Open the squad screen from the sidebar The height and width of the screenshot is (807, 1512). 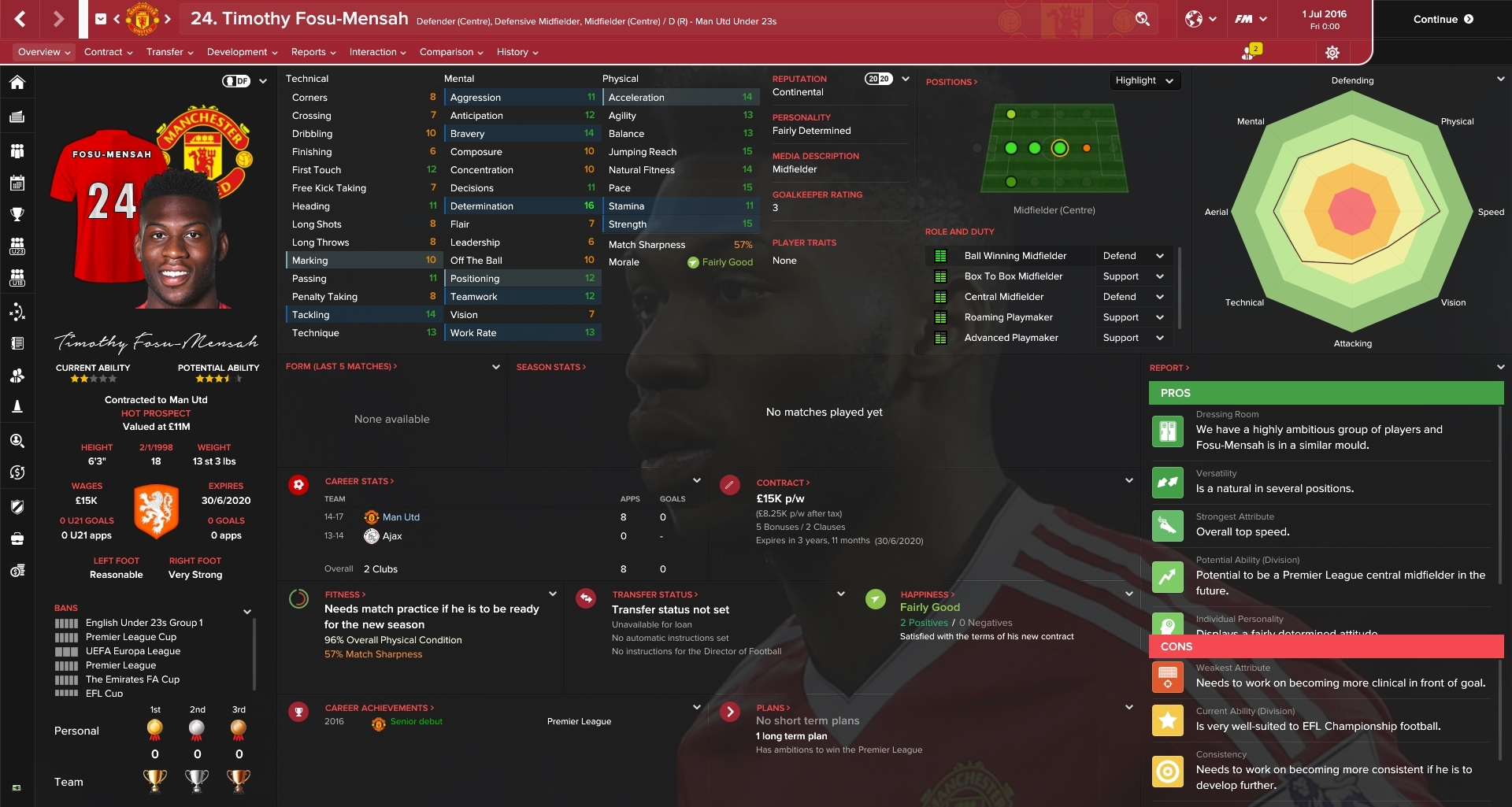[x=17, y=150]
